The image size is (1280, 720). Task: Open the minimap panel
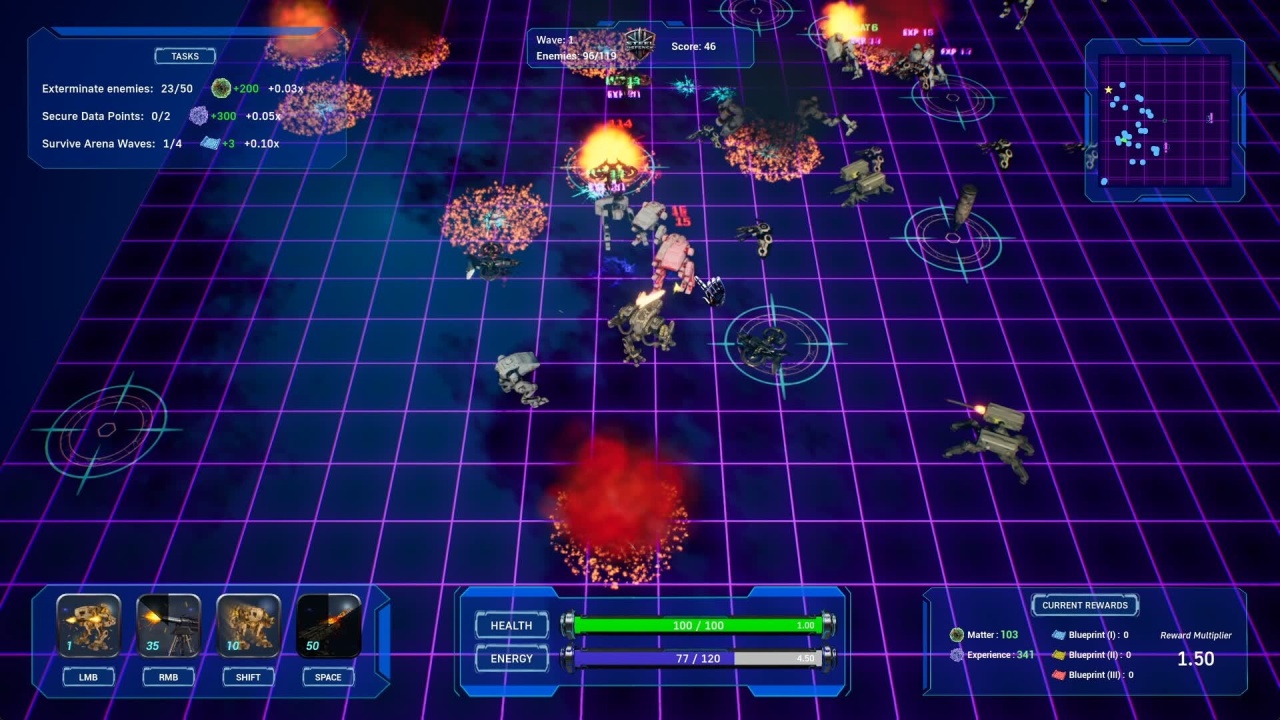tap(1164, 120)
